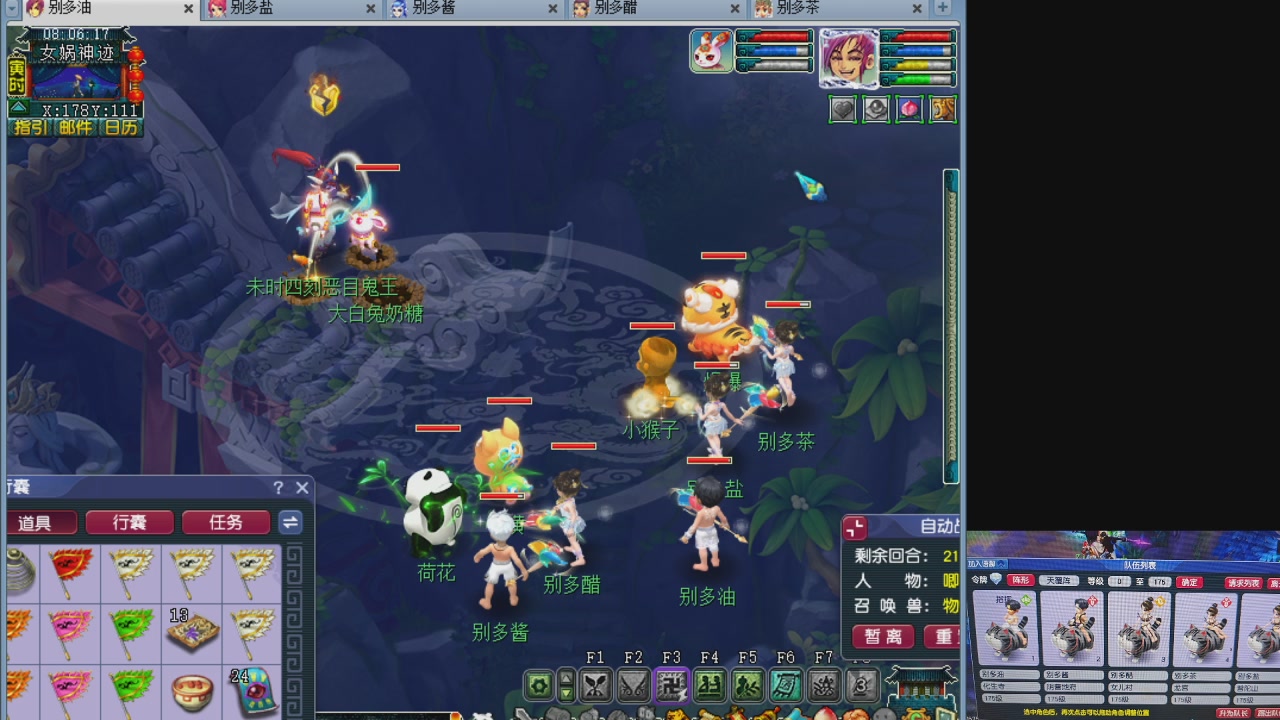Click the 确定 confirm button in the team list
This screenshot has width=1280, height=720.
coord(1187,582)
